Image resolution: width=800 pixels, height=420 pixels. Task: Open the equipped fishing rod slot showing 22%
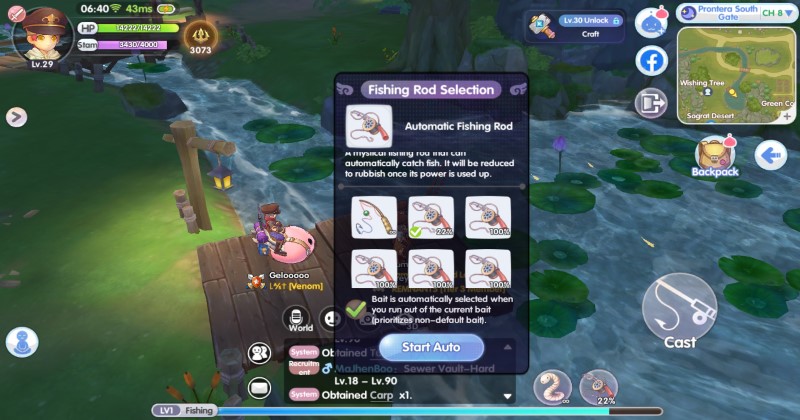click(602, 386)
